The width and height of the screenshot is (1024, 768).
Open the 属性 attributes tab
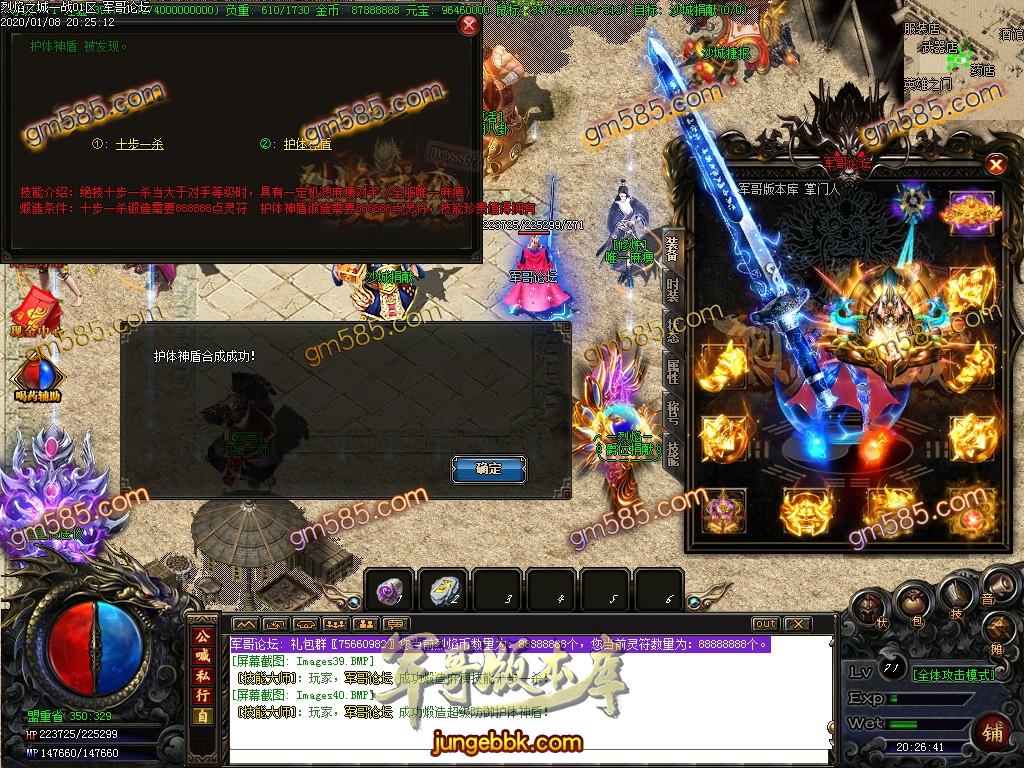point(672,371)
